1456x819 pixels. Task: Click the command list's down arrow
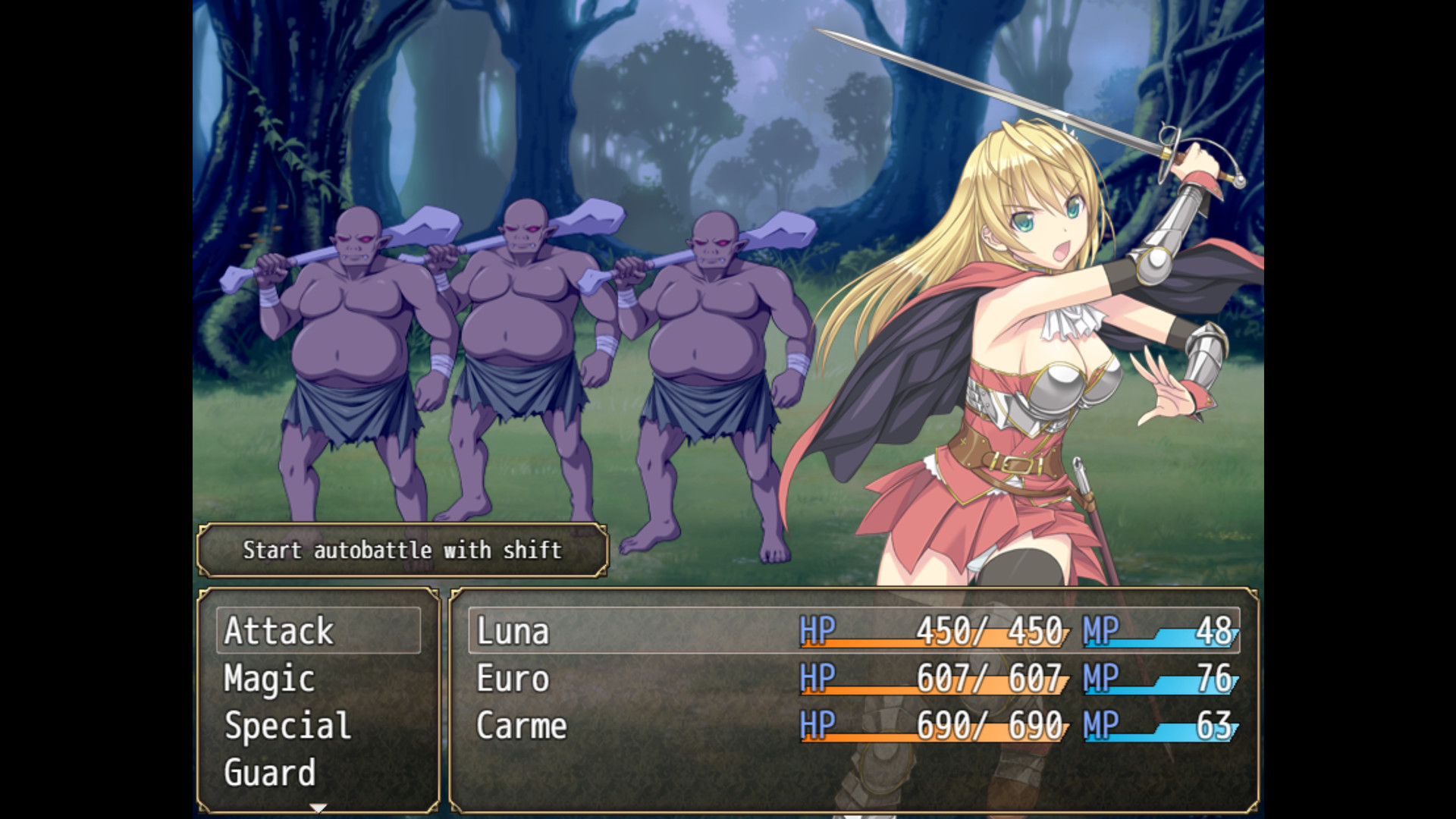click(318, 808)
